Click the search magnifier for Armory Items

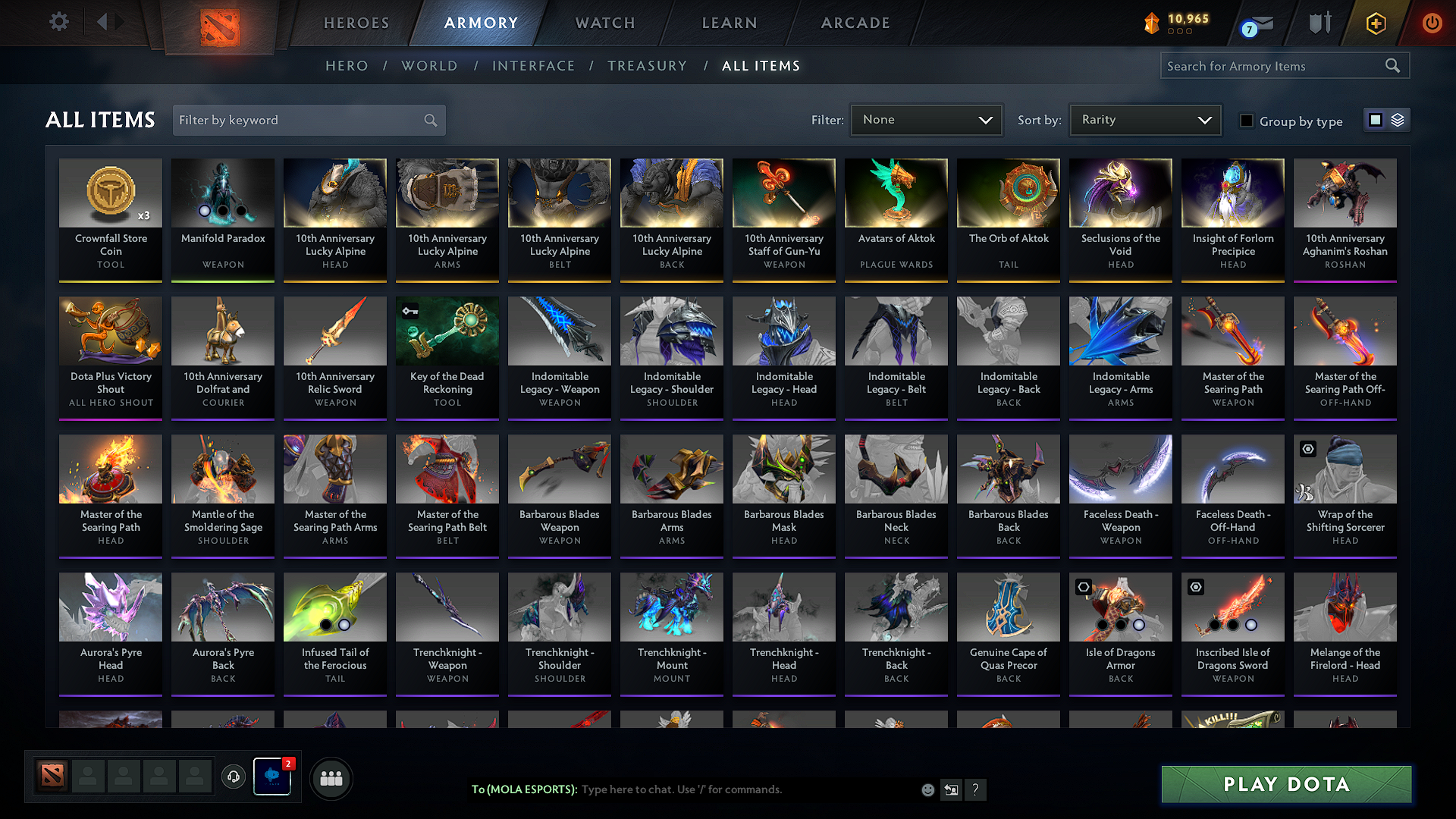coord(1392,65)
